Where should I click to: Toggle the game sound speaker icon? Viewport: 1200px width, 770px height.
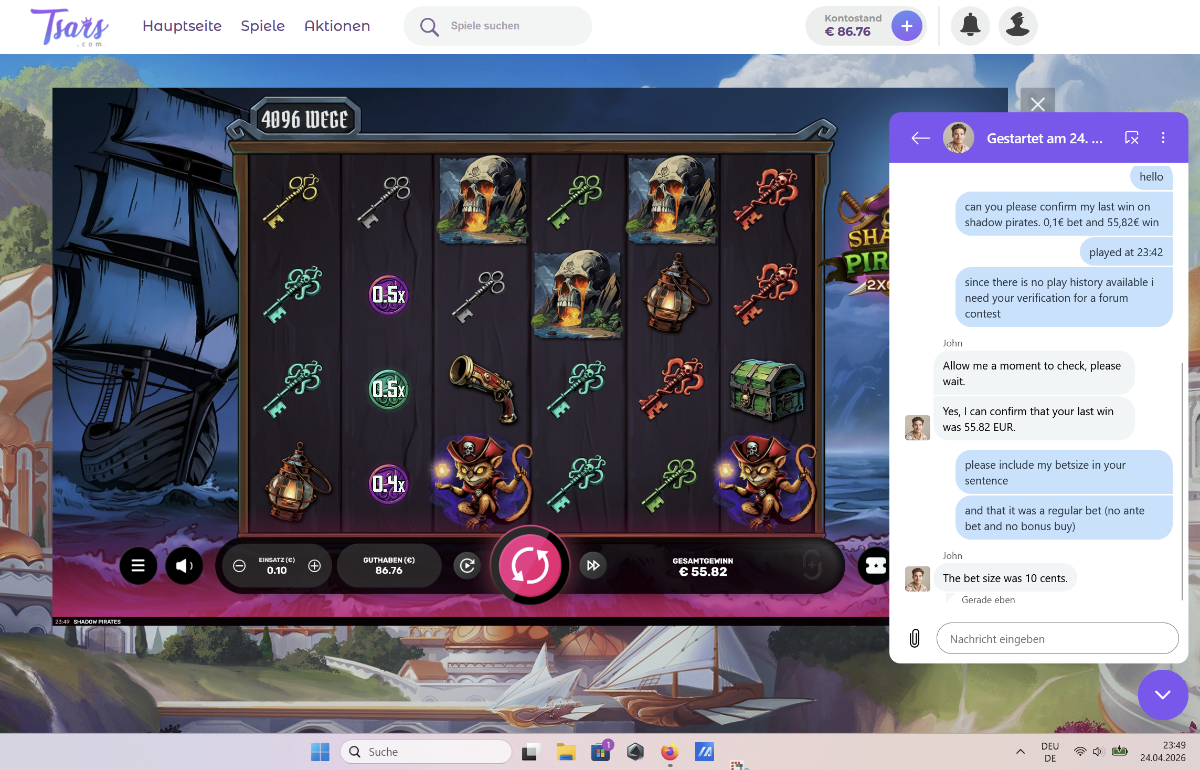tap(184, 566)
